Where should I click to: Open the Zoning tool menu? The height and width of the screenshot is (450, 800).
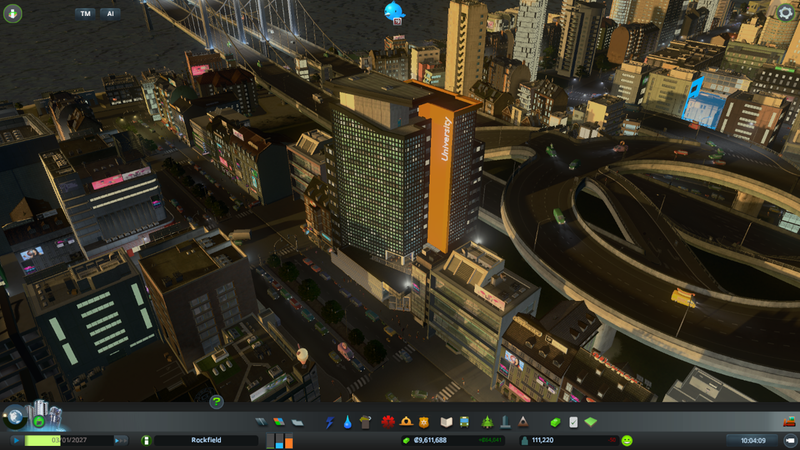tap(278, 422)
